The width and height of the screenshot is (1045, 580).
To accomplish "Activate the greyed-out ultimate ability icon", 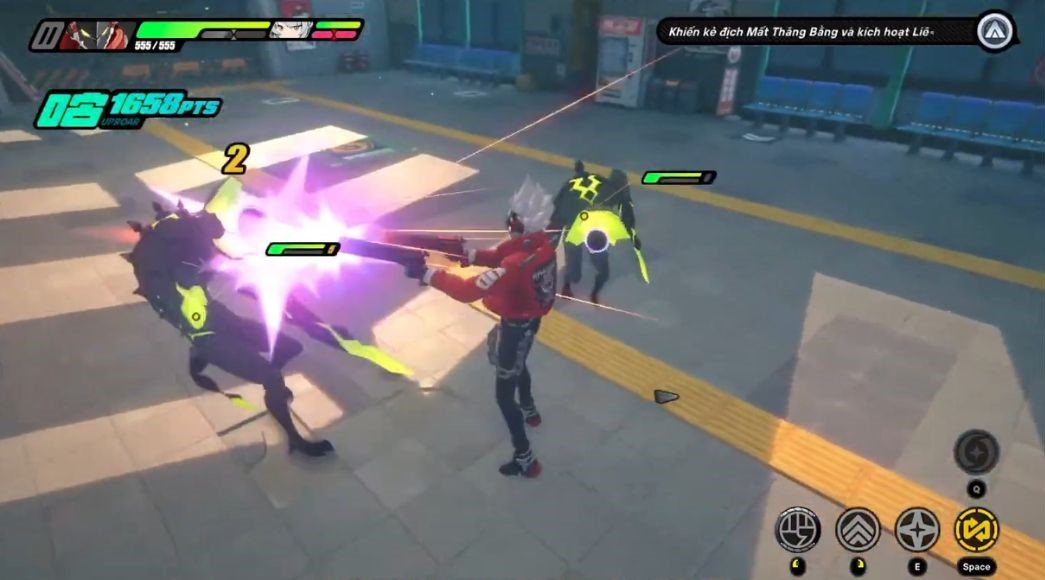I will (976, 452).
